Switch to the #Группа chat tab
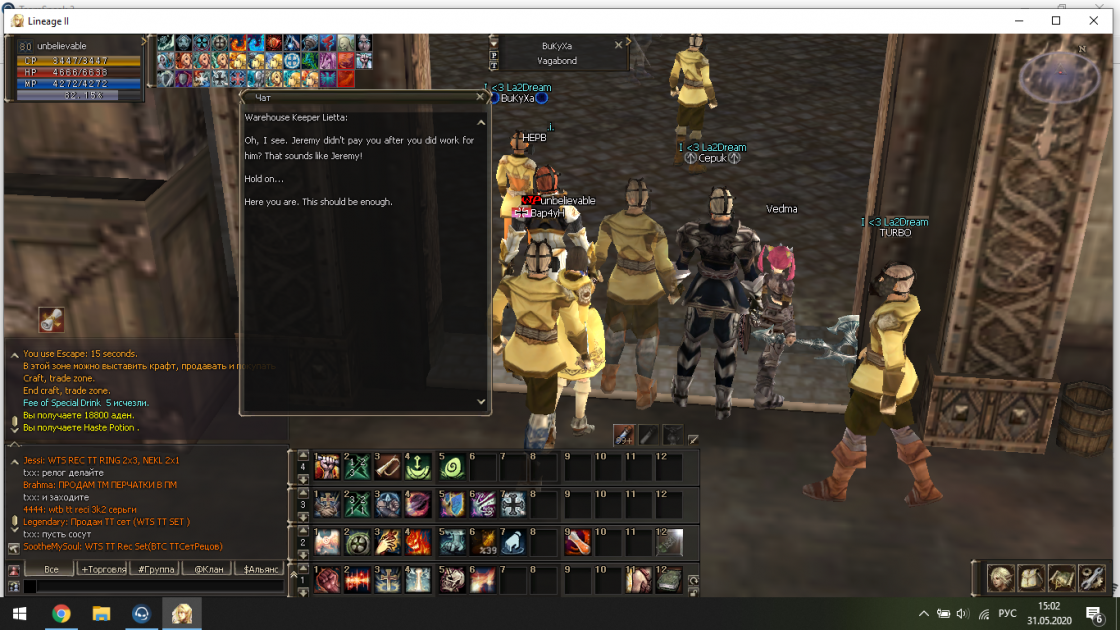The image size is (1120, 630). [x=155, y=569]
